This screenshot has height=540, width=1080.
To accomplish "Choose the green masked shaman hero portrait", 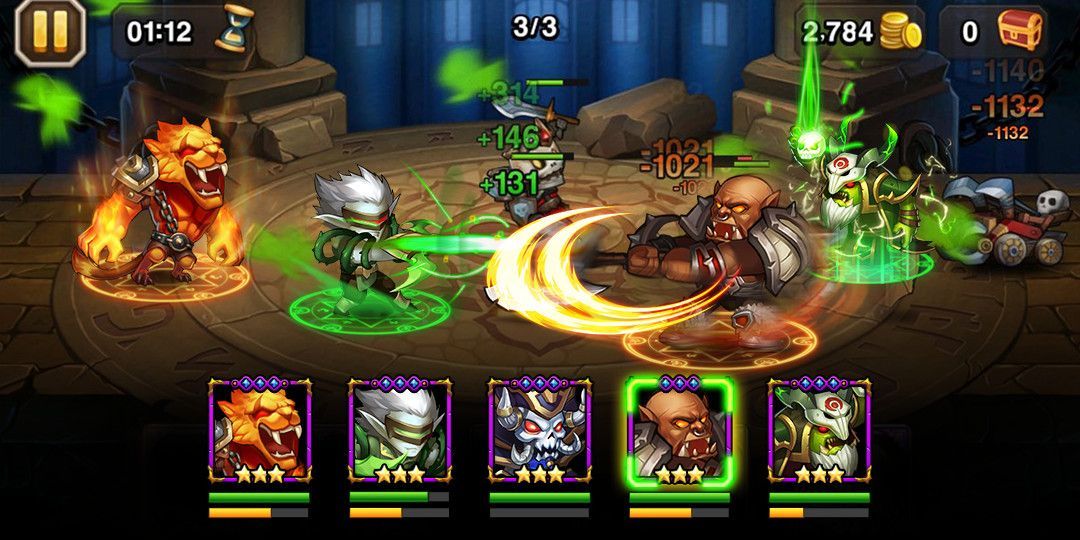I will (x=819, y=432).
